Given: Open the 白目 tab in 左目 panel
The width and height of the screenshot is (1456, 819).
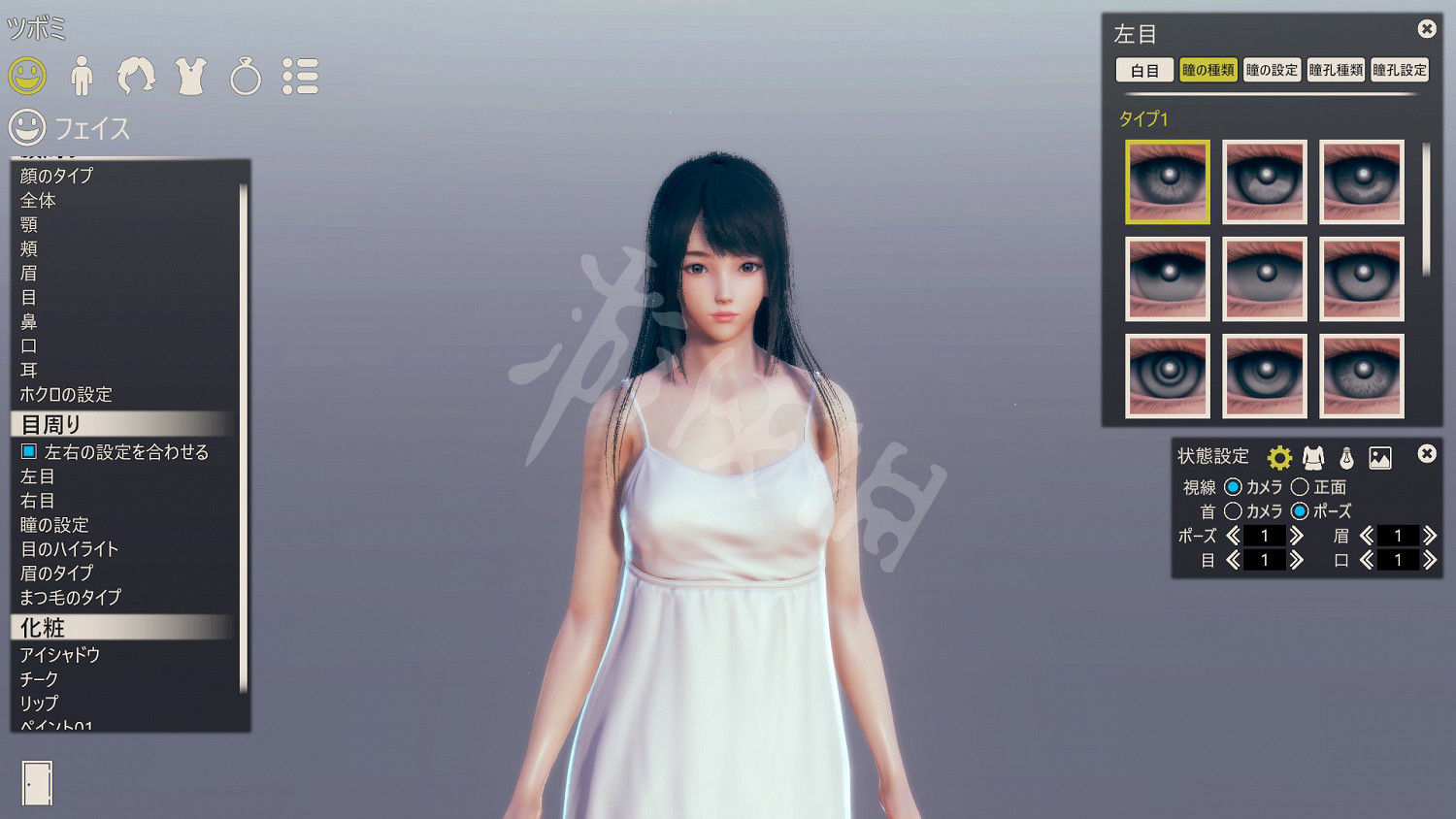Looking at the screenshot, I should coord(1144,70).
